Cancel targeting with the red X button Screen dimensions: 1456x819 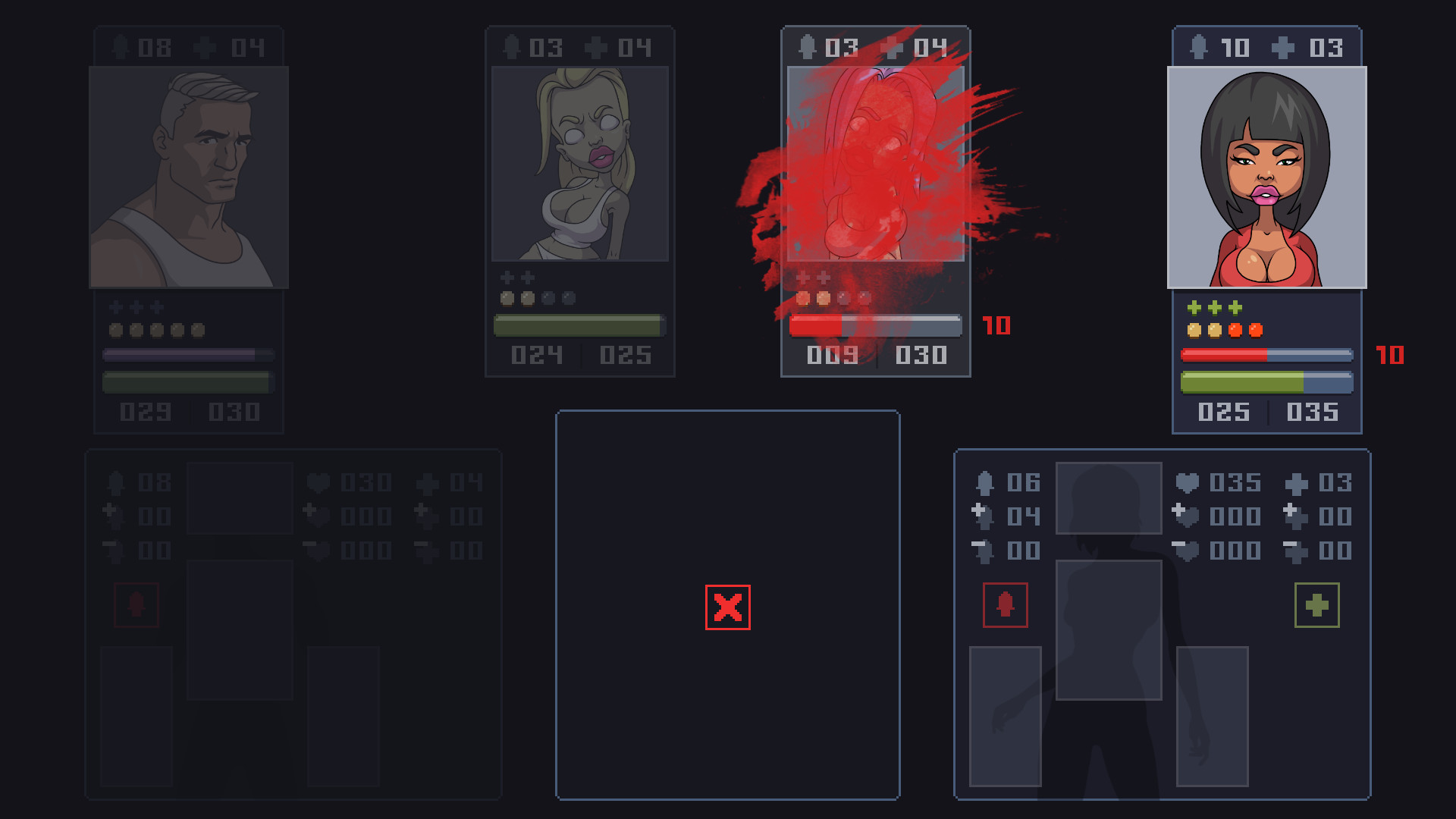point(726,607)
